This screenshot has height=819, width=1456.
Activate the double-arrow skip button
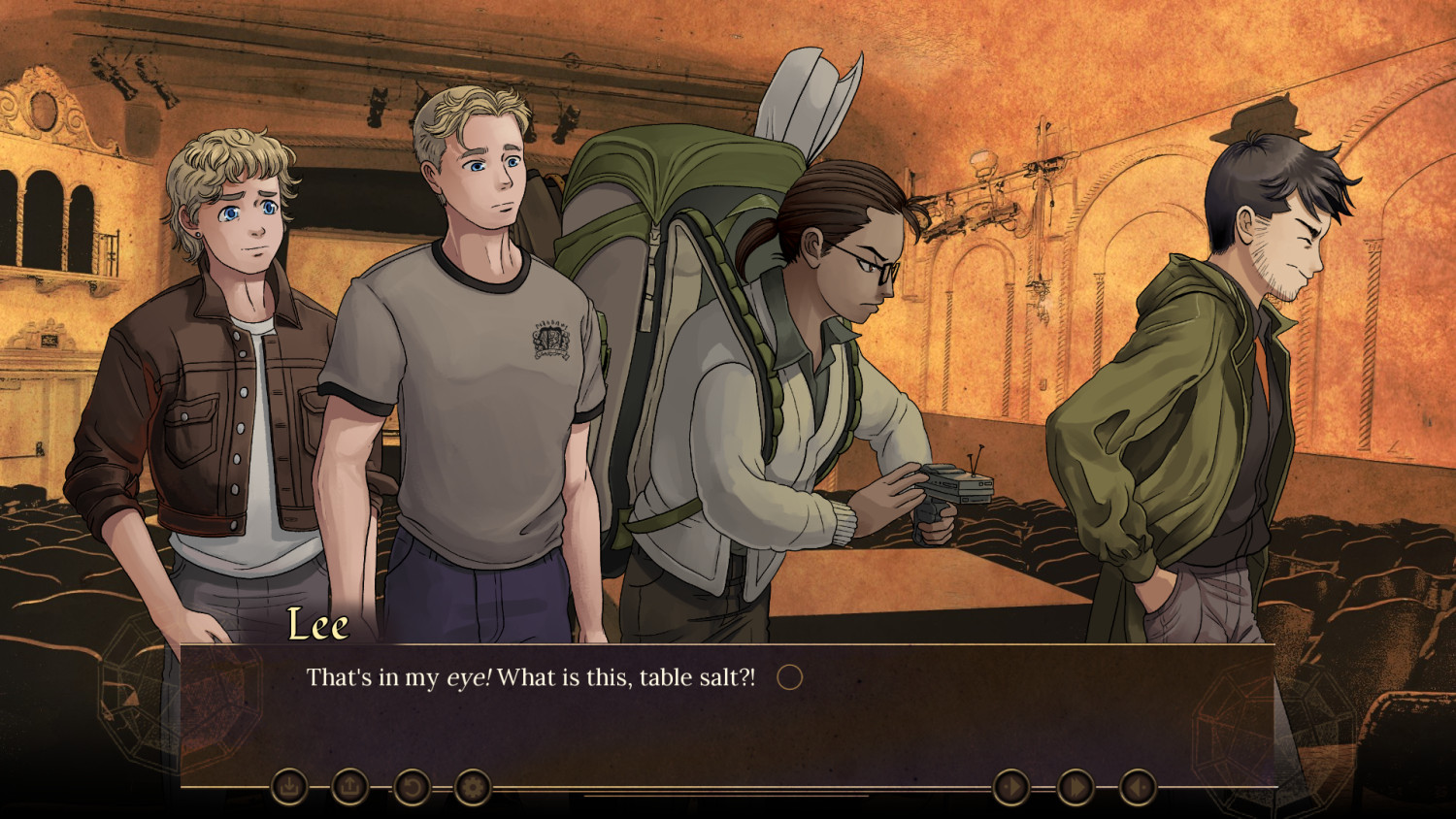(1075, 787)
